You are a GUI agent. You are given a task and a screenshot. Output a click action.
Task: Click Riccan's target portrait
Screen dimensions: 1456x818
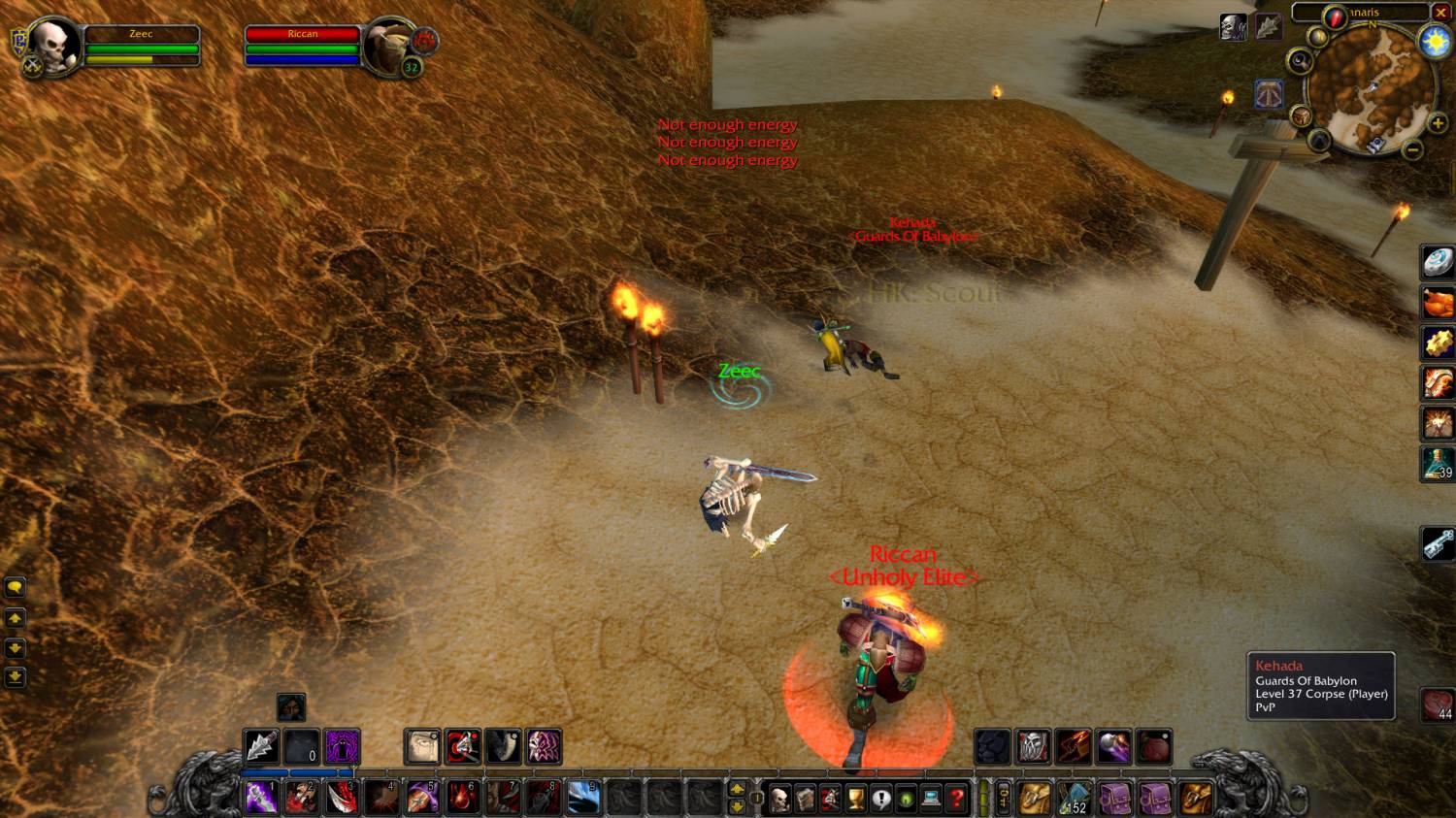coord(391,46)
